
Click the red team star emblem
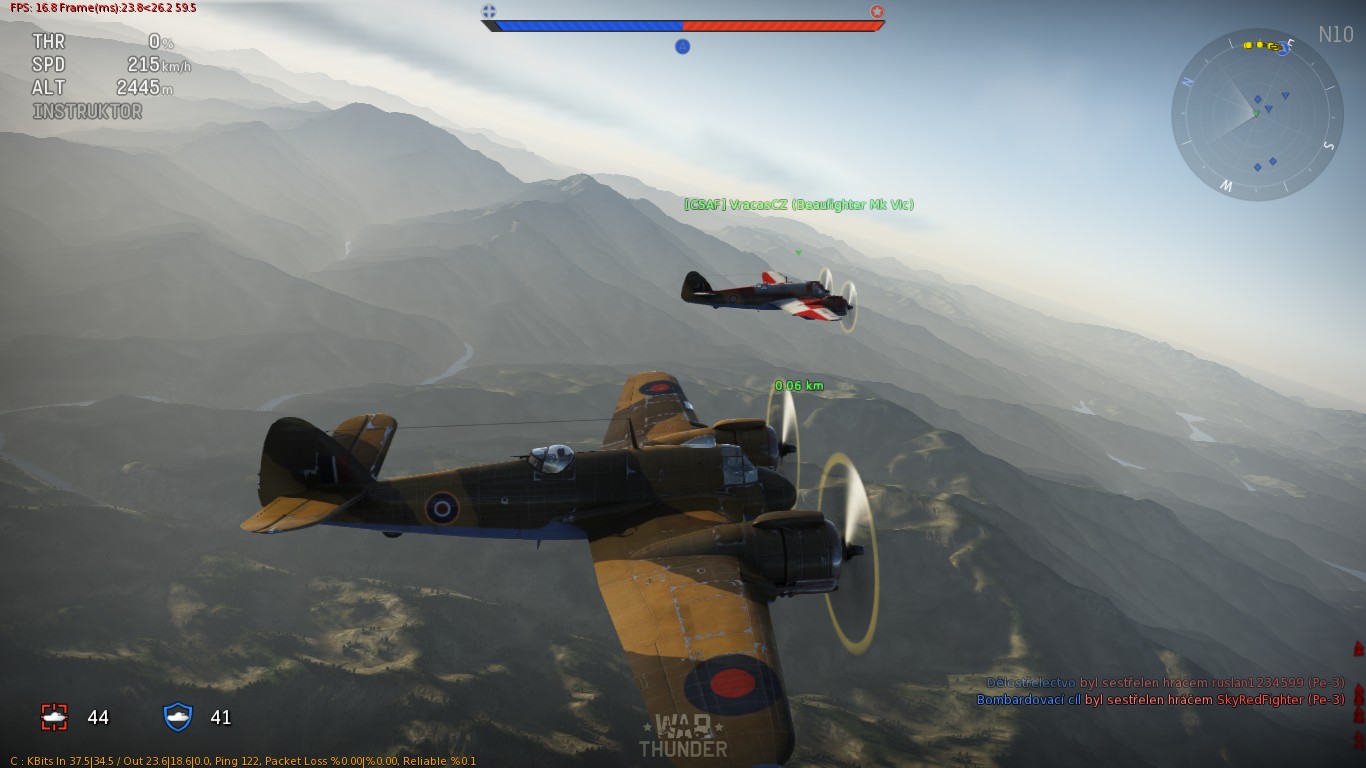pyautogui.click(x=877, y=11)
